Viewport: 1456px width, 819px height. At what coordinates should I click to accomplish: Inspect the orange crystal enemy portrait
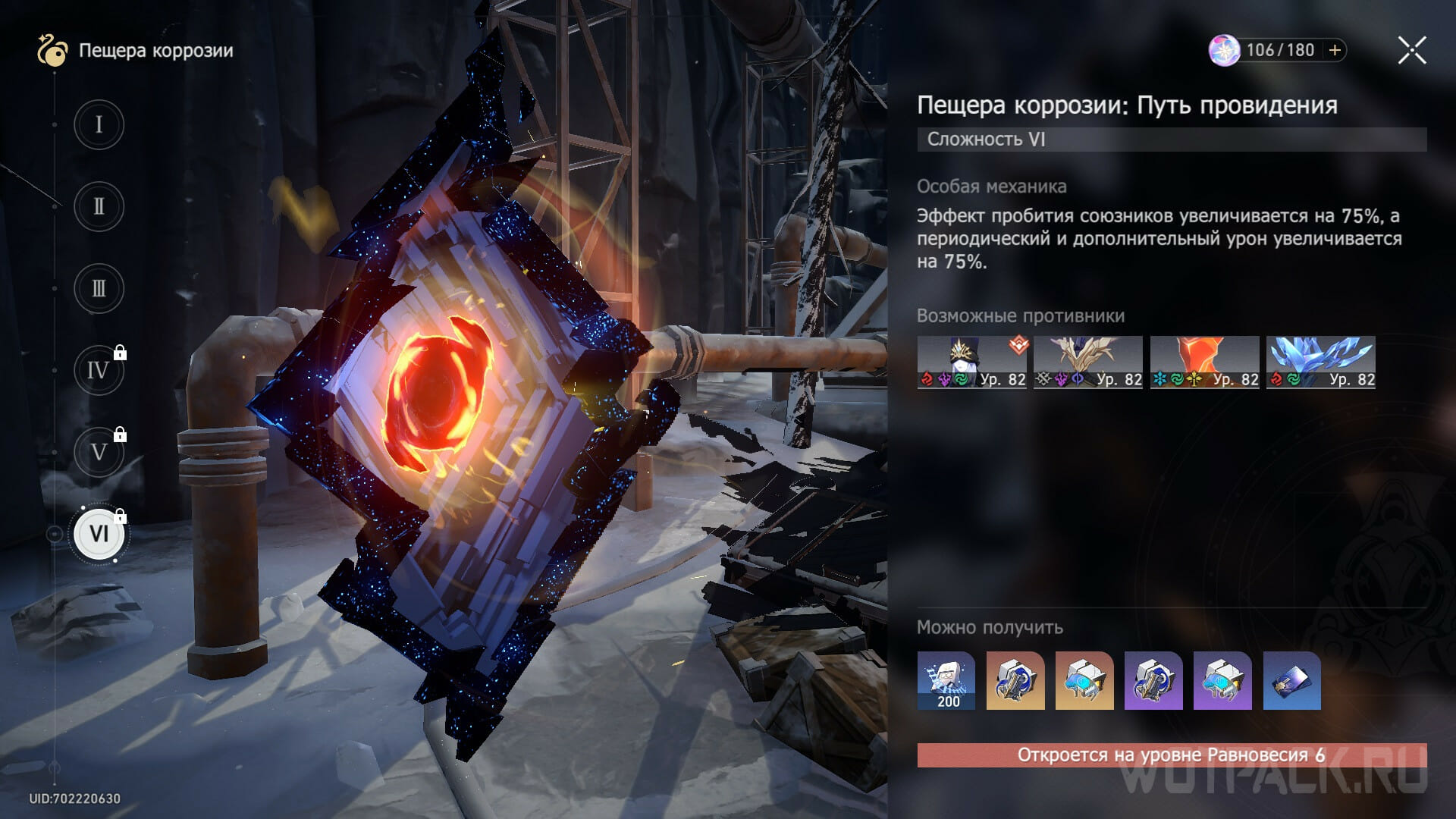click(x=1204, y=362)
